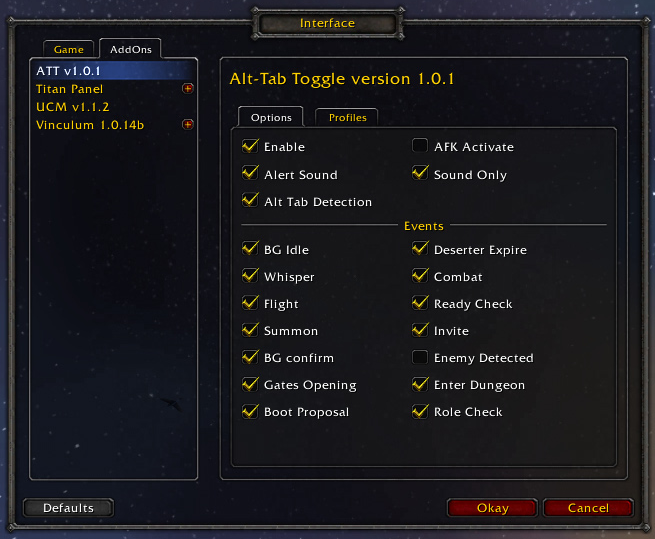Expand the Titan Panel sub-options

point(187,89)
